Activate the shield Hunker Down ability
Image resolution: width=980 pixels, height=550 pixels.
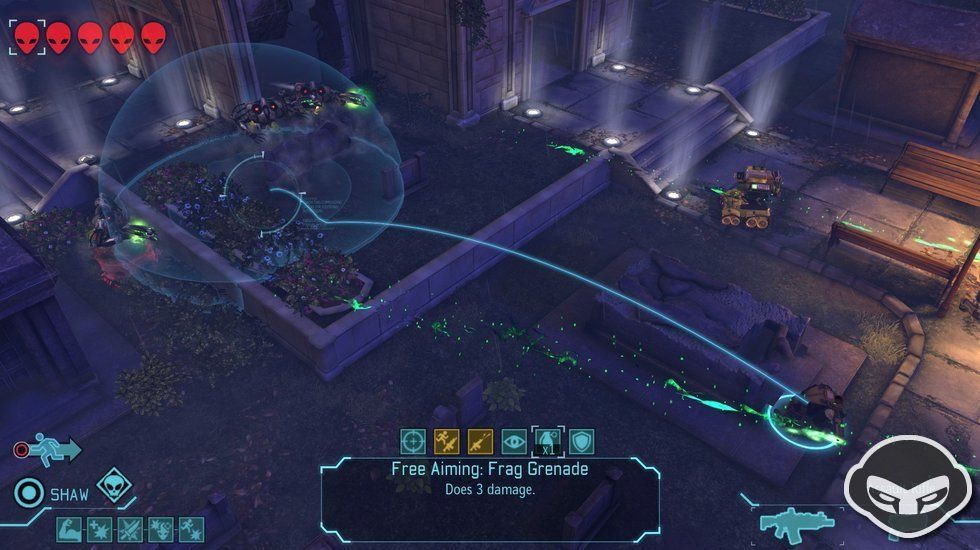coord(581,441)
